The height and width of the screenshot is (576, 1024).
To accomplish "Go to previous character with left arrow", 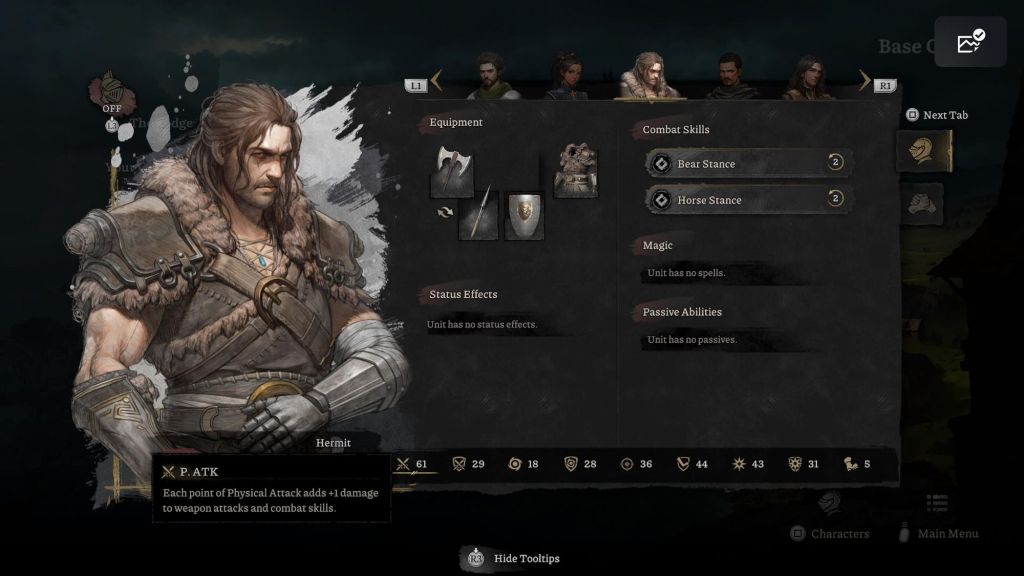I will point(436,82).
